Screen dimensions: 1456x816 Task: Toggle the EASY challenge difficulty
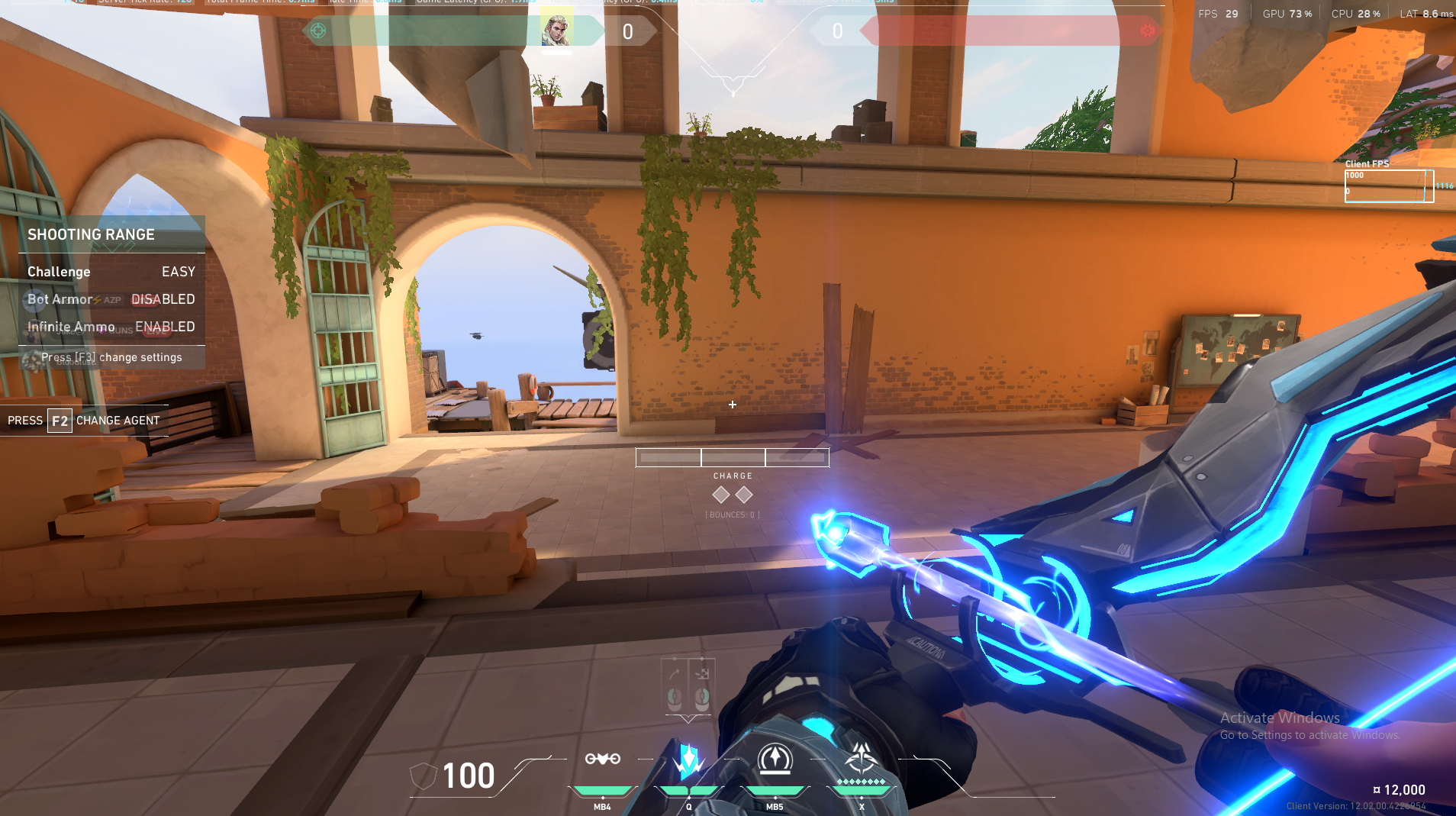pos(179,271)
